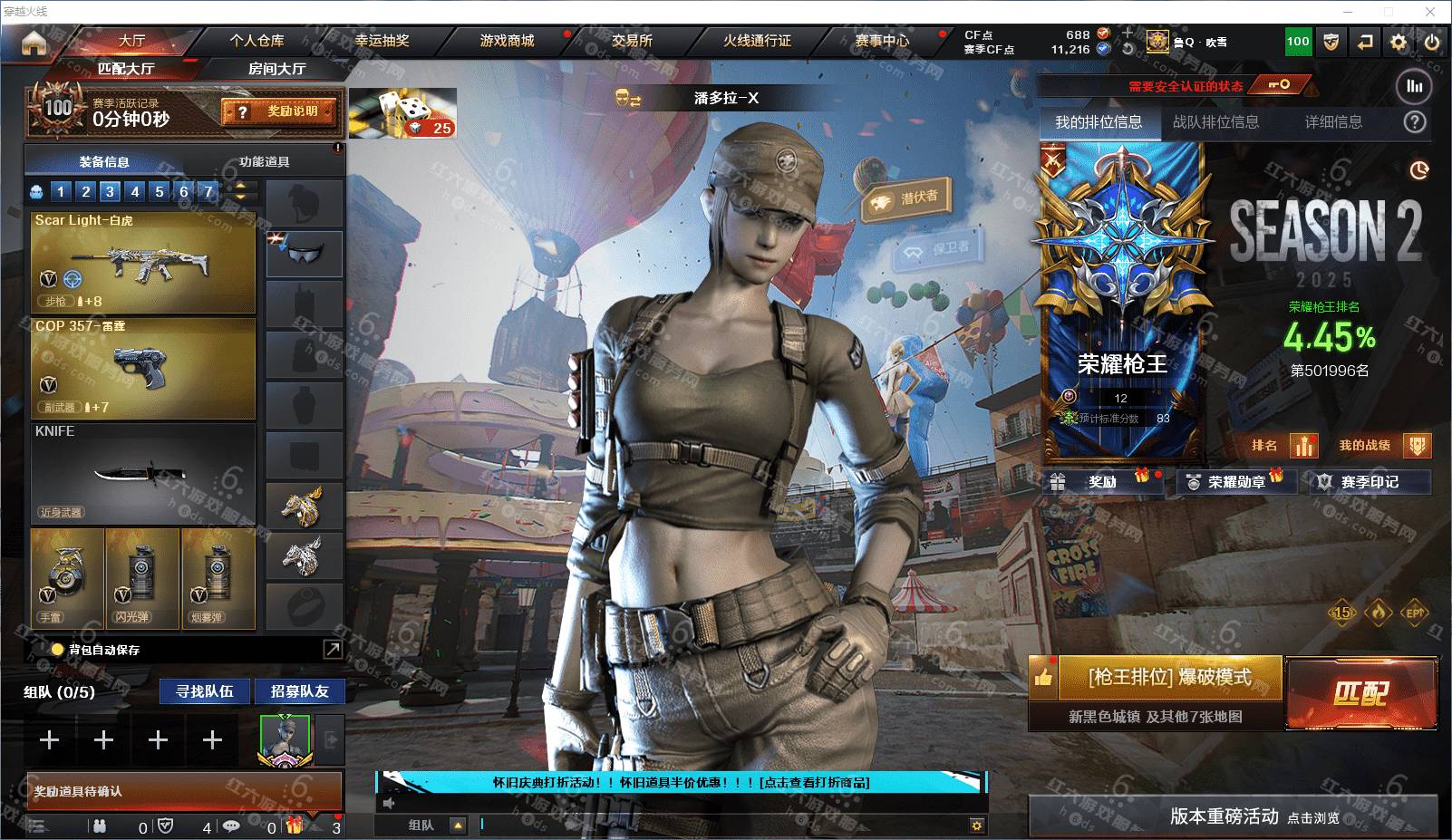The width and height of the screenshot is (1452, 840).
Task: Choose the COP 357 pistol slot
Action: [x=143, y=368]
